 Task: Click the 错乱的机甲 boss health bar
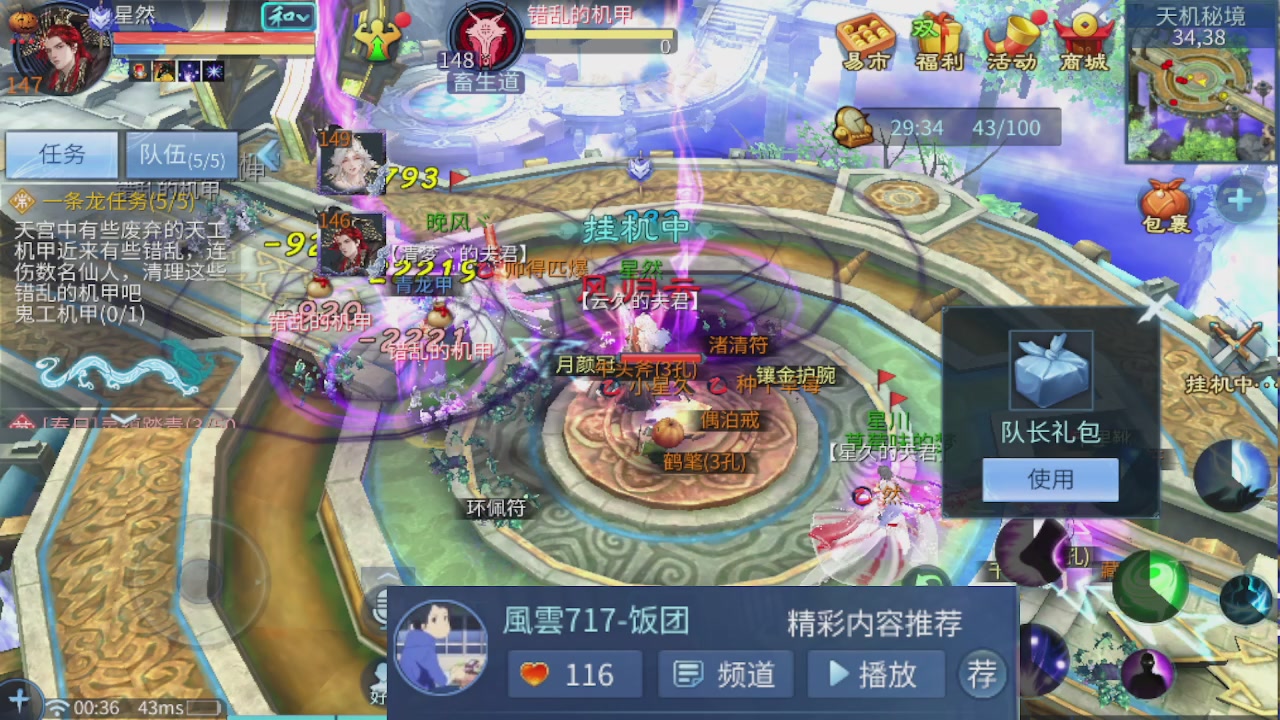(600, 40)
